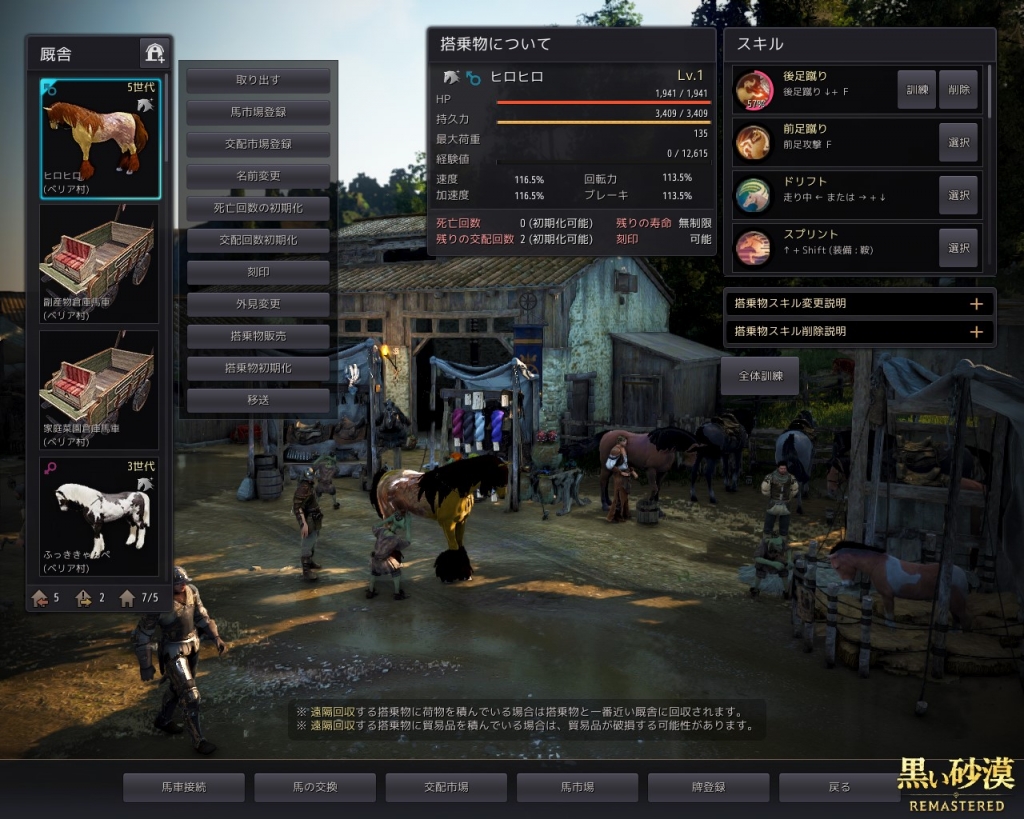The height and width of the screenshot is (819, 1024).
Task: Click 交配回数初期化 button
Action: coord(258,240)
